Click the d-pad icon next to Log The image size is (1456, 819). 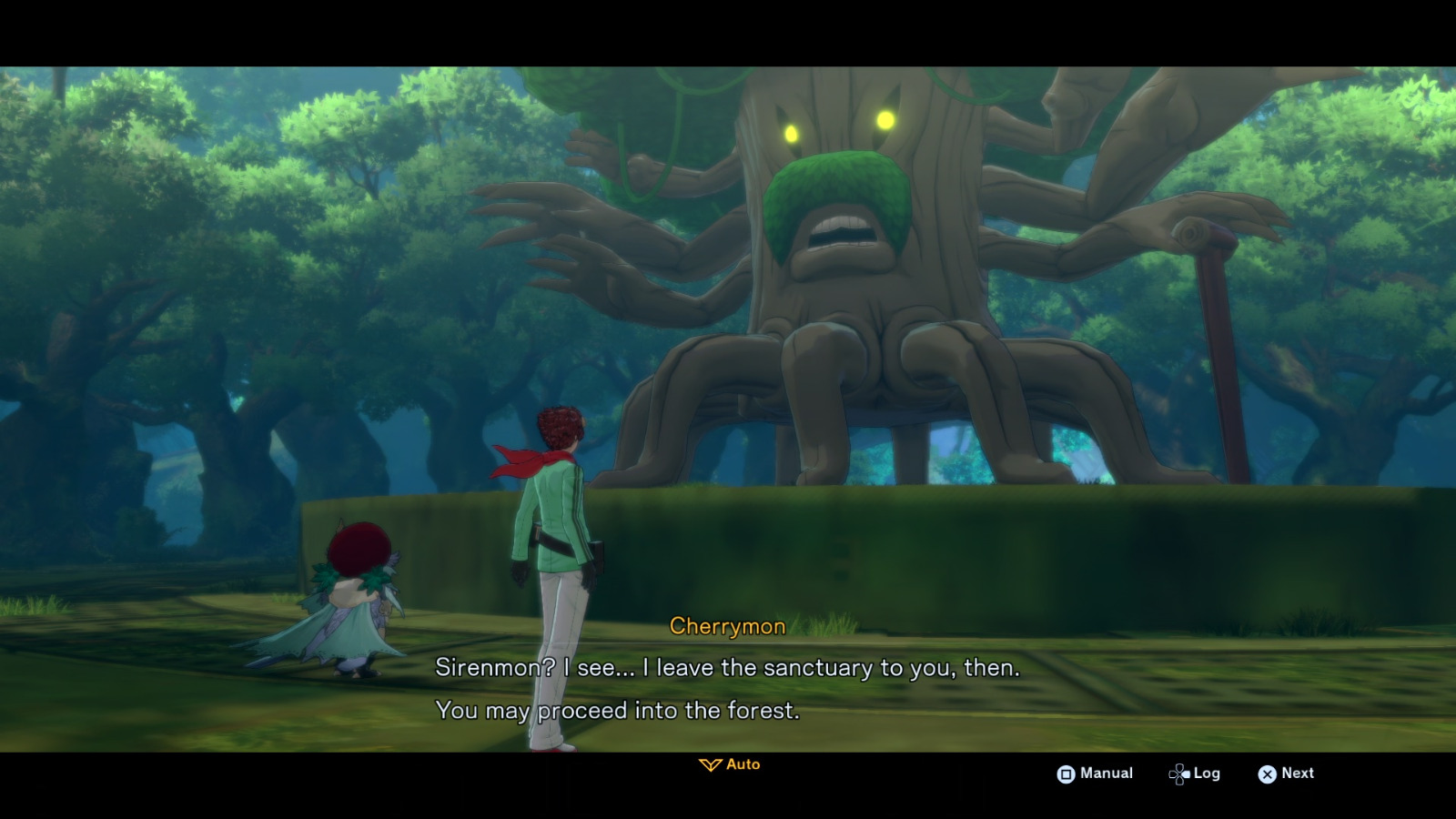(x=1178, y=773)
